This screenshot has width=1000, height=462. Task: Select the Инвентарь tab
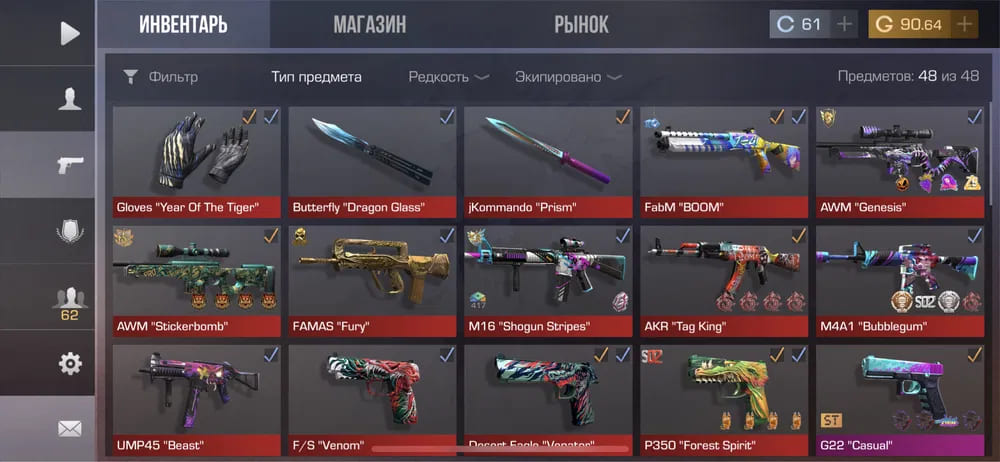[183, 24]
